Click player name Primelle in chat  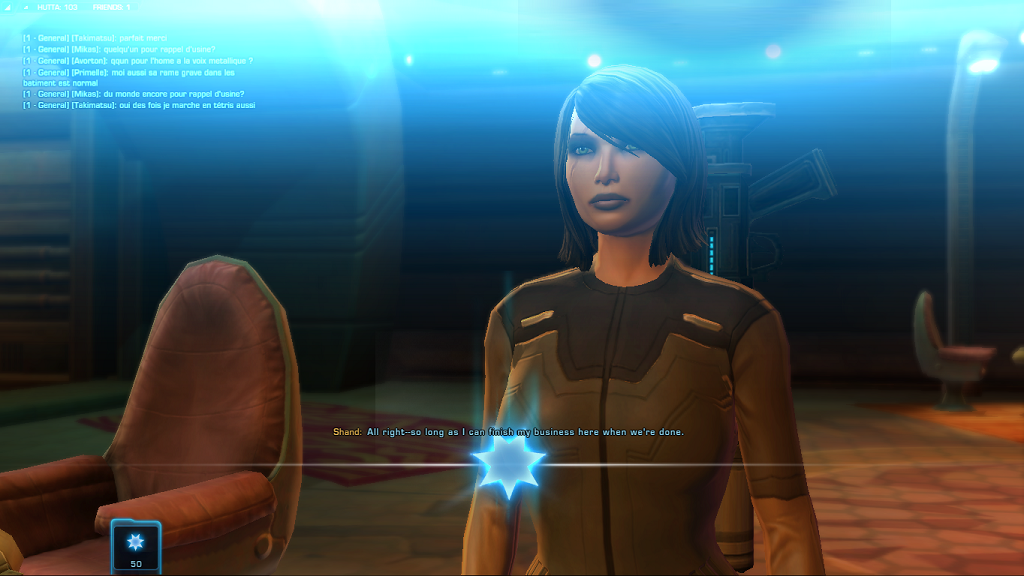pos(88,72)
